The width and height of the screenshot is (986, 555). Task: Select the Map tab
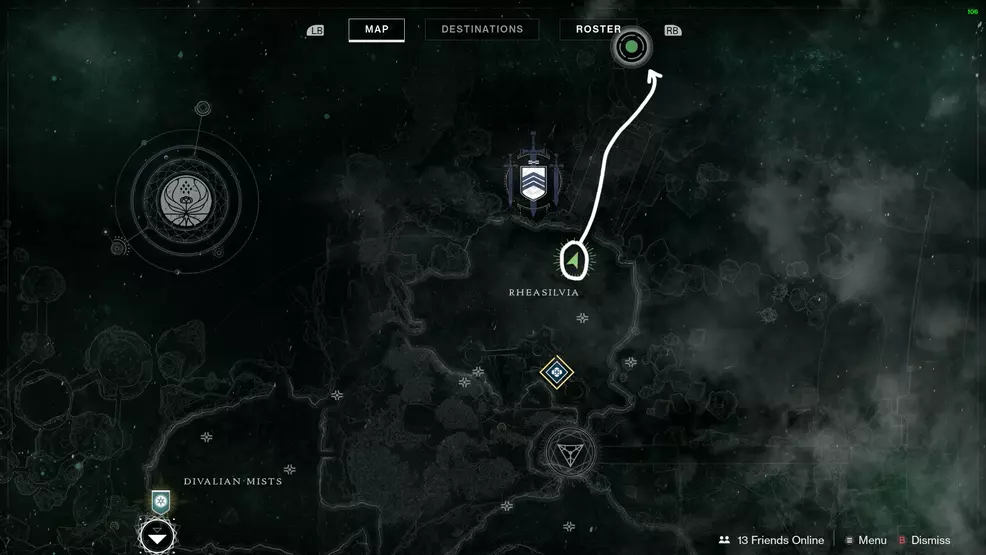376,29
